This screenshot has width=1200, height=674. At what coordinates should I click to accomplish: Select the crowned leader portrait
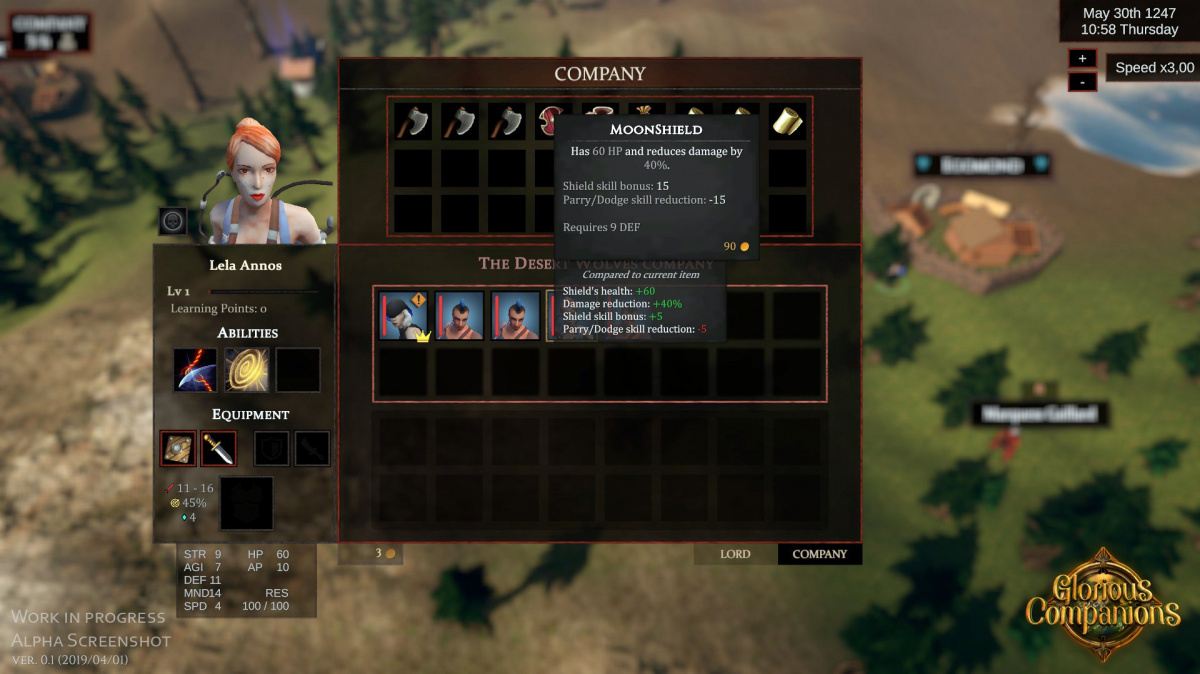coord(404,316)
